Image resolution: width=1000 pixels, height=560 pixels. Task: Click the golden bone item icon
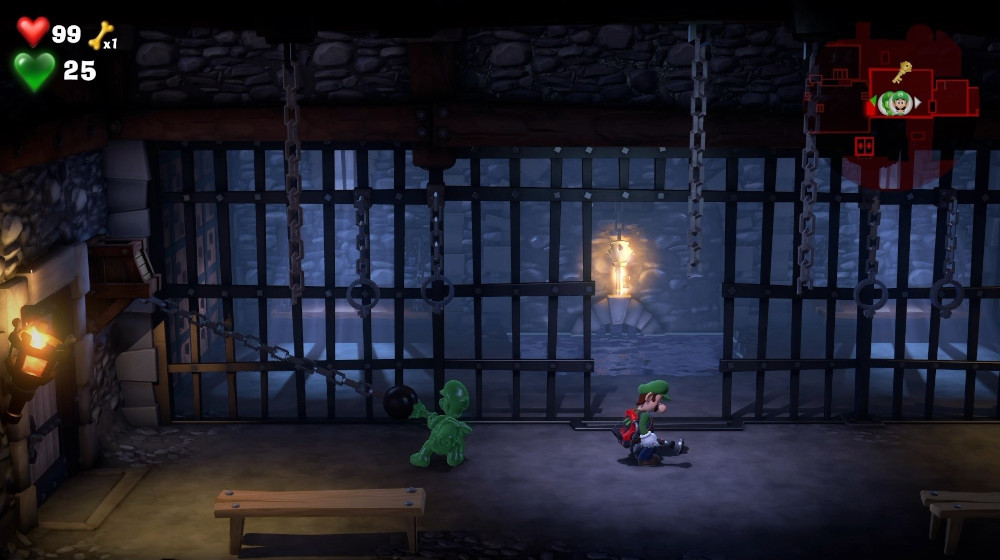pyautogui.click(x=101, y=36)
